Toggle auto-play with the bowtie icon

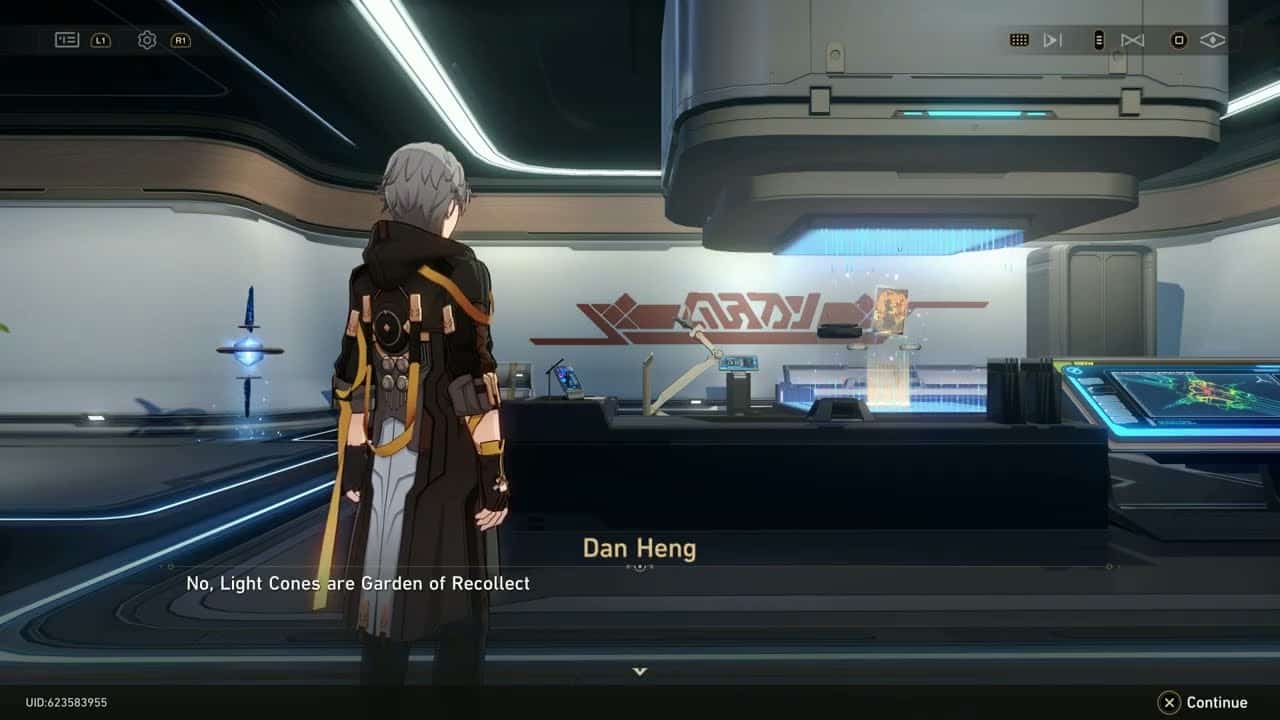[x=1132, y=40]
